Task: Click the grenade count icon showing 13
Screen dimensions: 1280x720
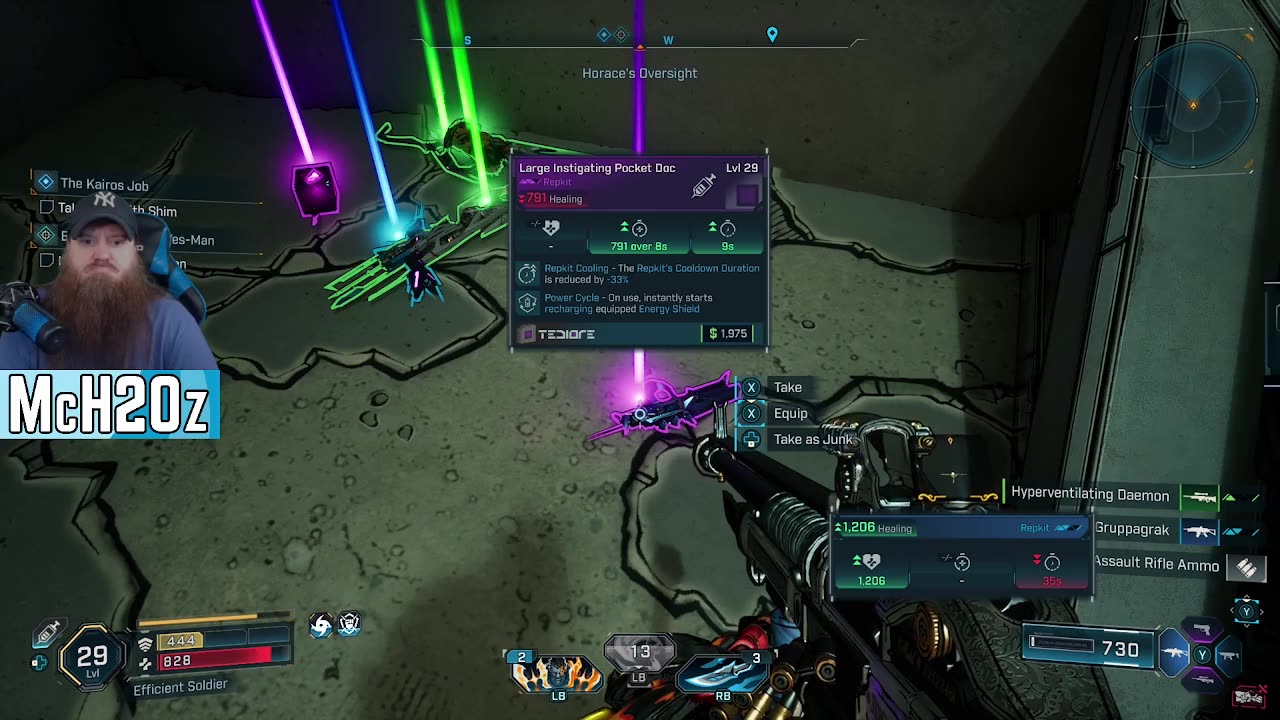Action: point(640,653)
